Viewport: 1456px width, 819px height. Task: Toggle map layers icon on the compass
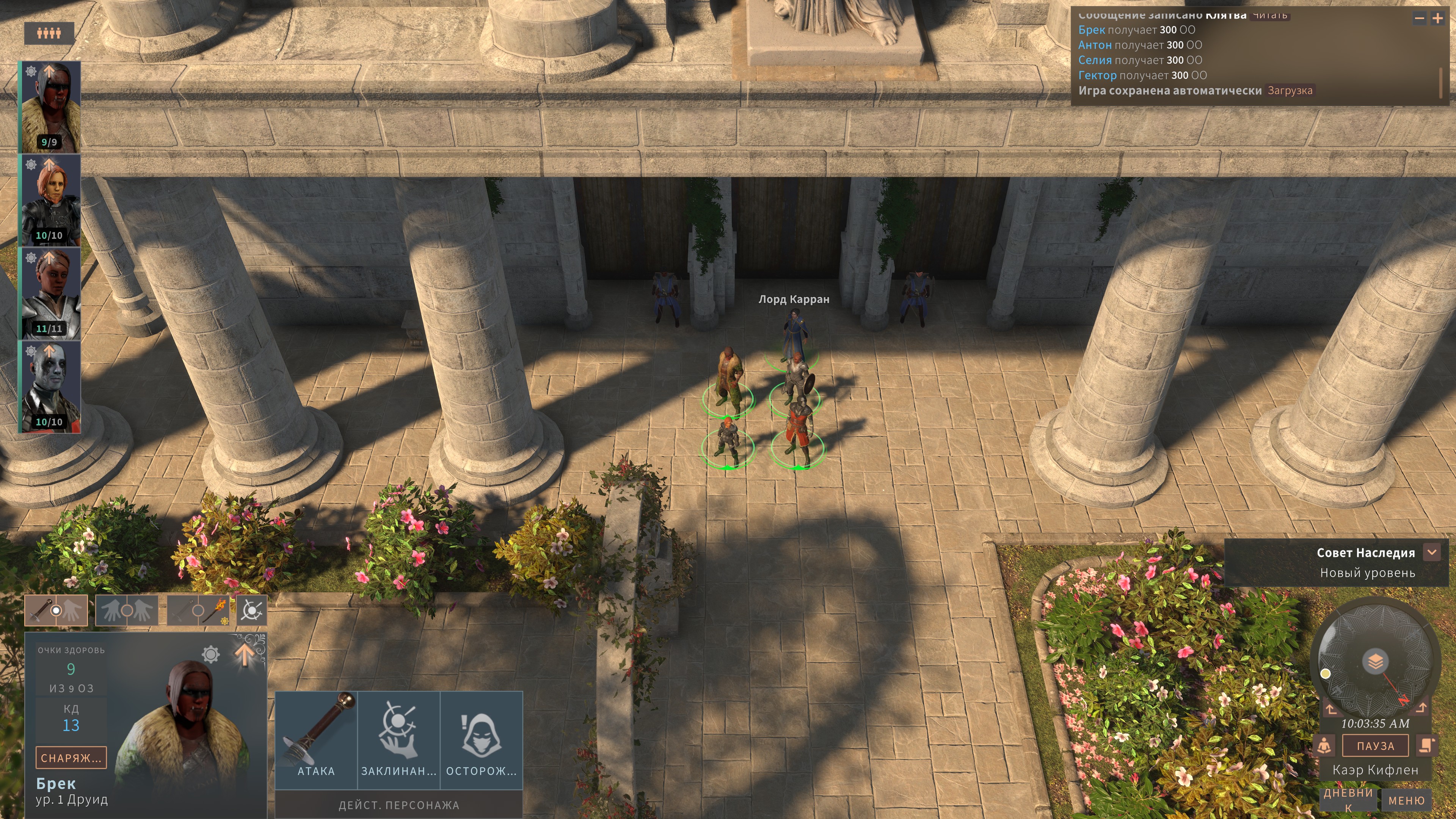1375,660
